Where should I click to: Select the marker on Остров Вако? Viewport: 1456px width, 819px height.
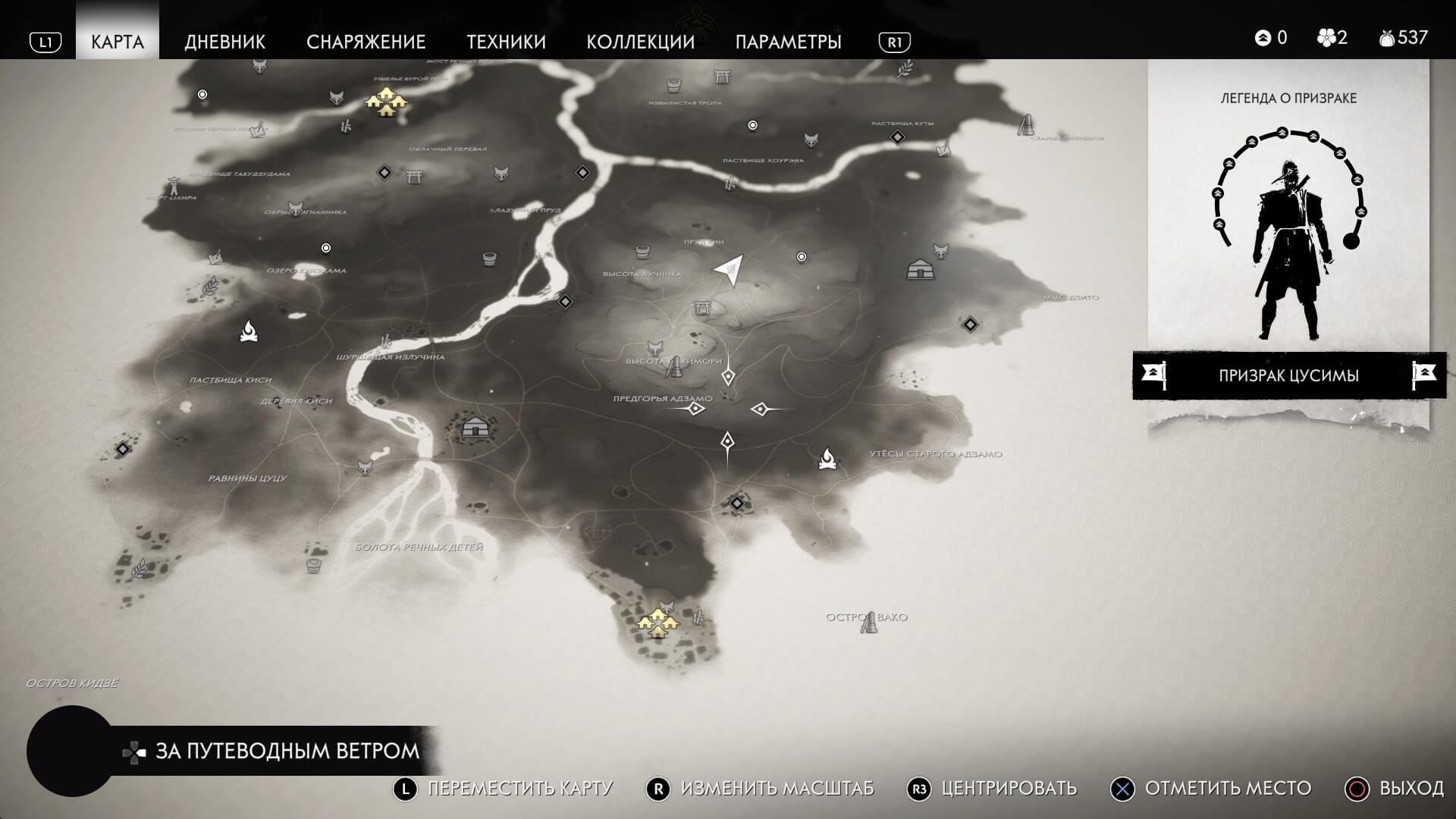868,623
